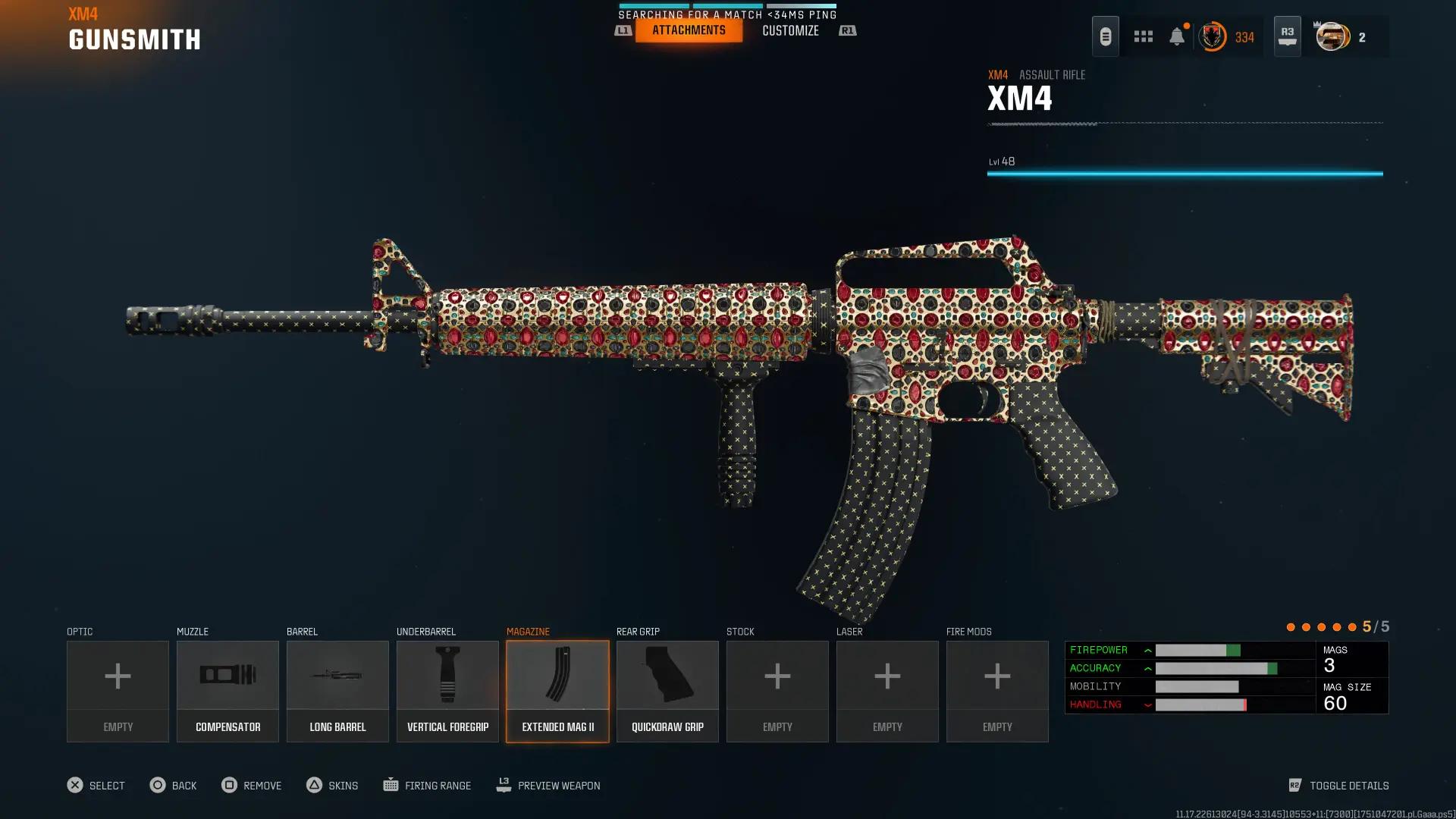Switch to the Customize tab

[790, 30]
